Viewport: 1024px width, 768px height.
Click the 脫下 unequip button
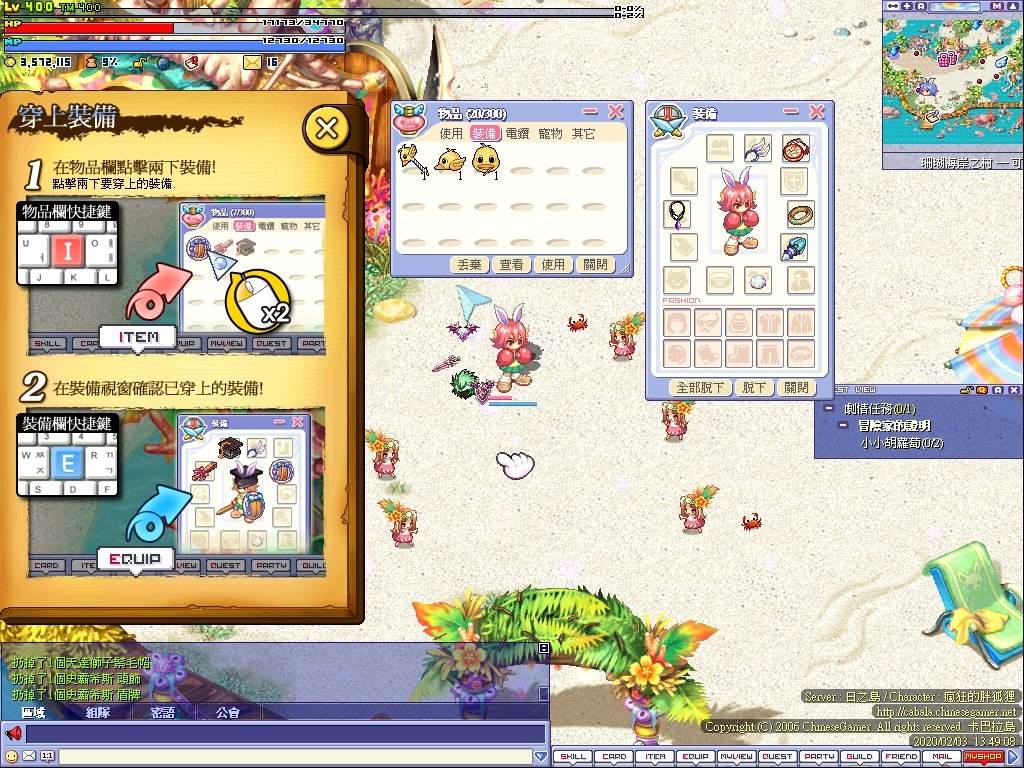pyautogui.click(x=753, y=388)
